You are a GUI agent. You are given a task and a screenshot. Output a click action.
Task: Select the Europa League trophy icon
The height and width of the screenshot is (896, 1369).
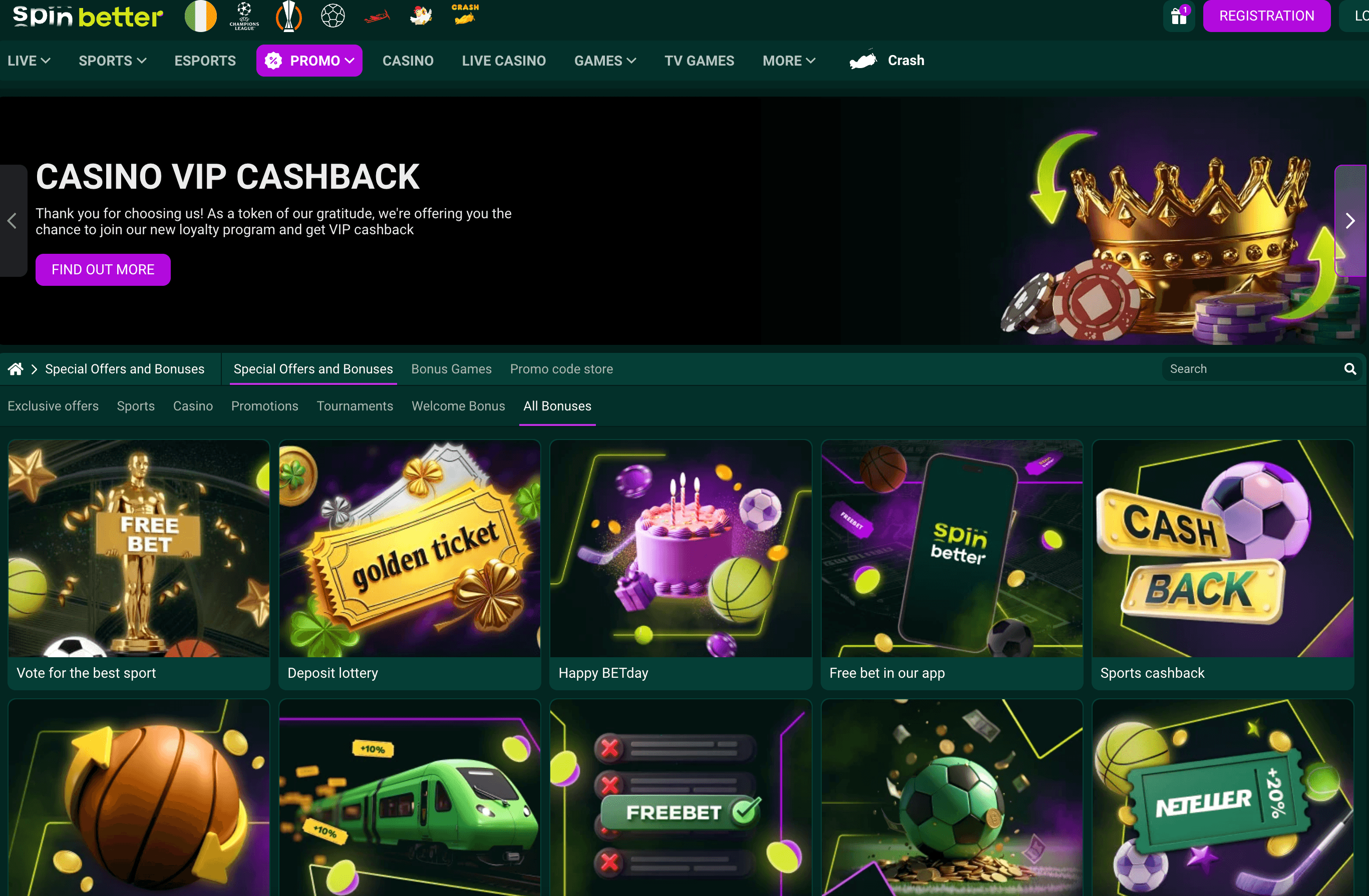pos(289,16)
